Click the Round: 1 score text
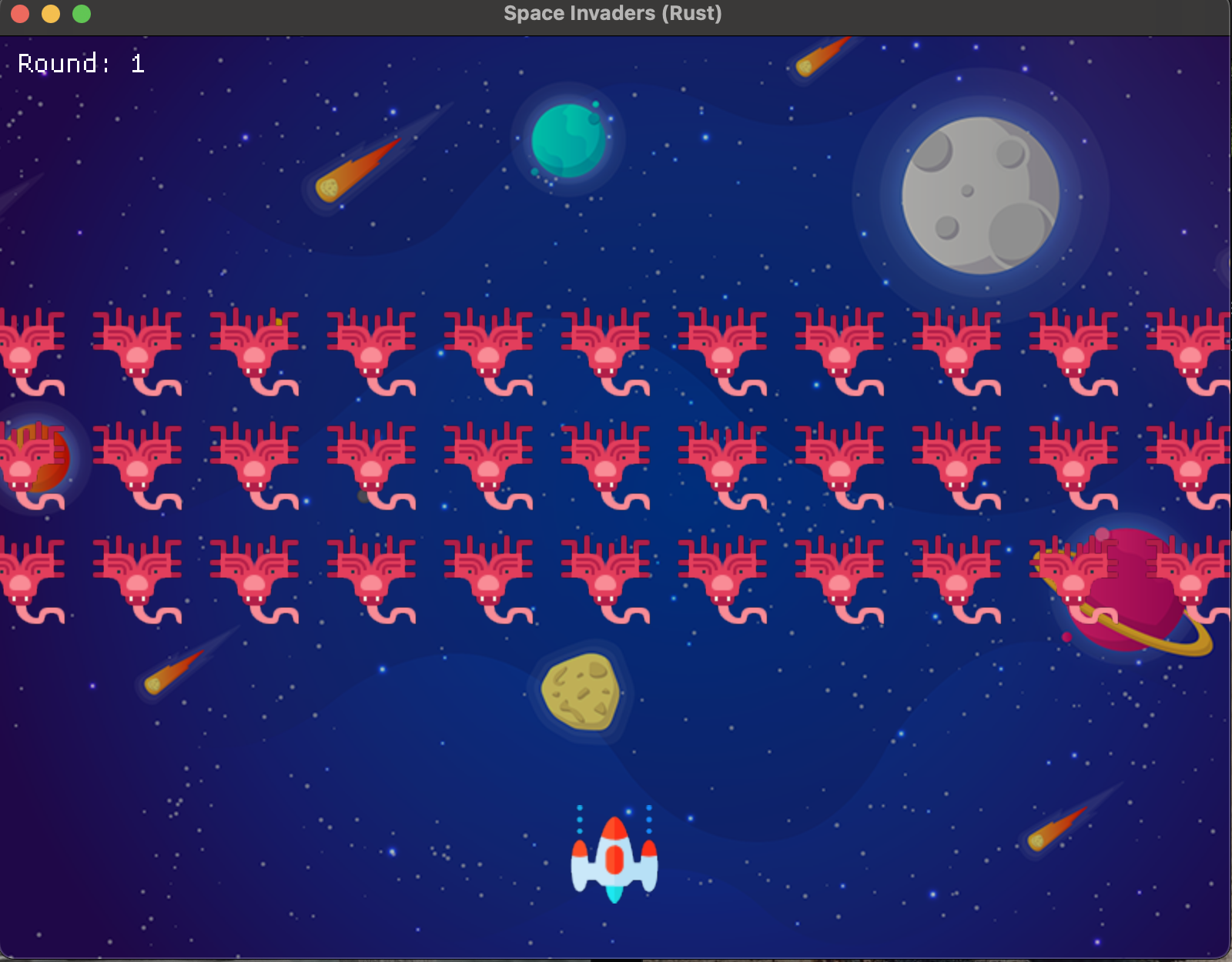 (79, 62)
